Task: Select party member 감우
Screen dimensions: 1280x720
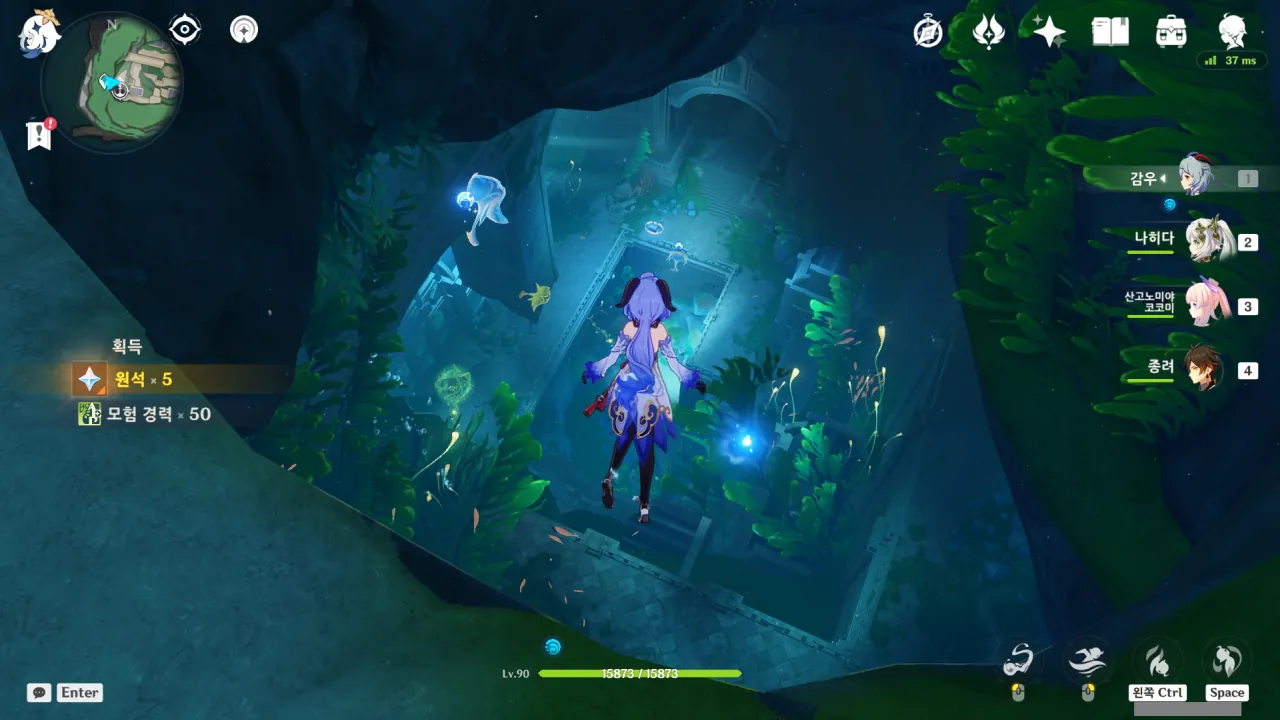Action: coord(1194,178)
